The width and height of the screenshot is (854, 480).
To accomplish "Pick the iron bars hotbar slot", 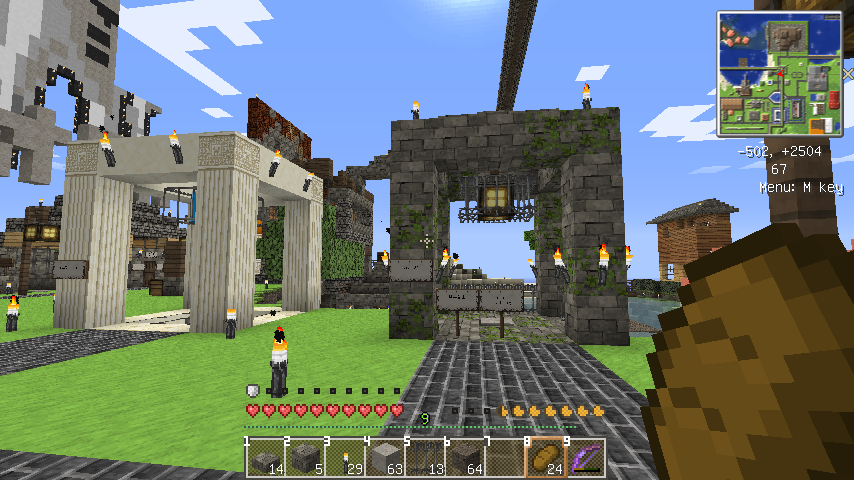I will pyautogui.click(x=425, y=457).
